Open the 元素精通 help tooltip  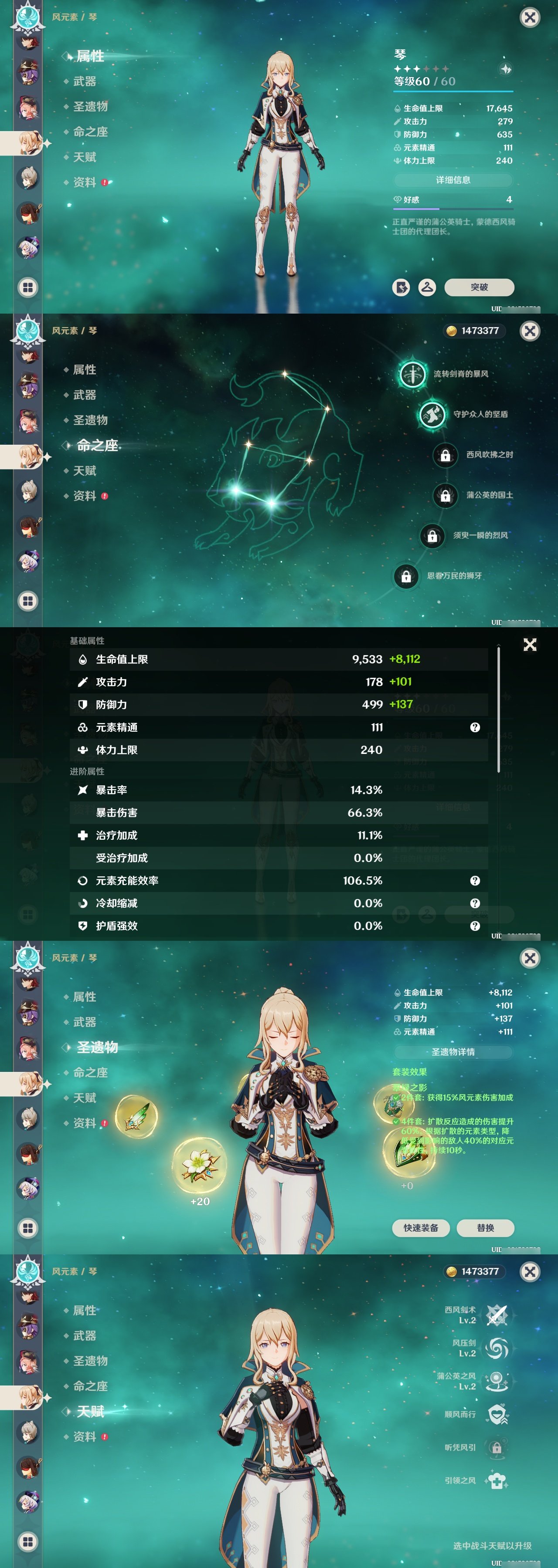click(x=475, y=727)
